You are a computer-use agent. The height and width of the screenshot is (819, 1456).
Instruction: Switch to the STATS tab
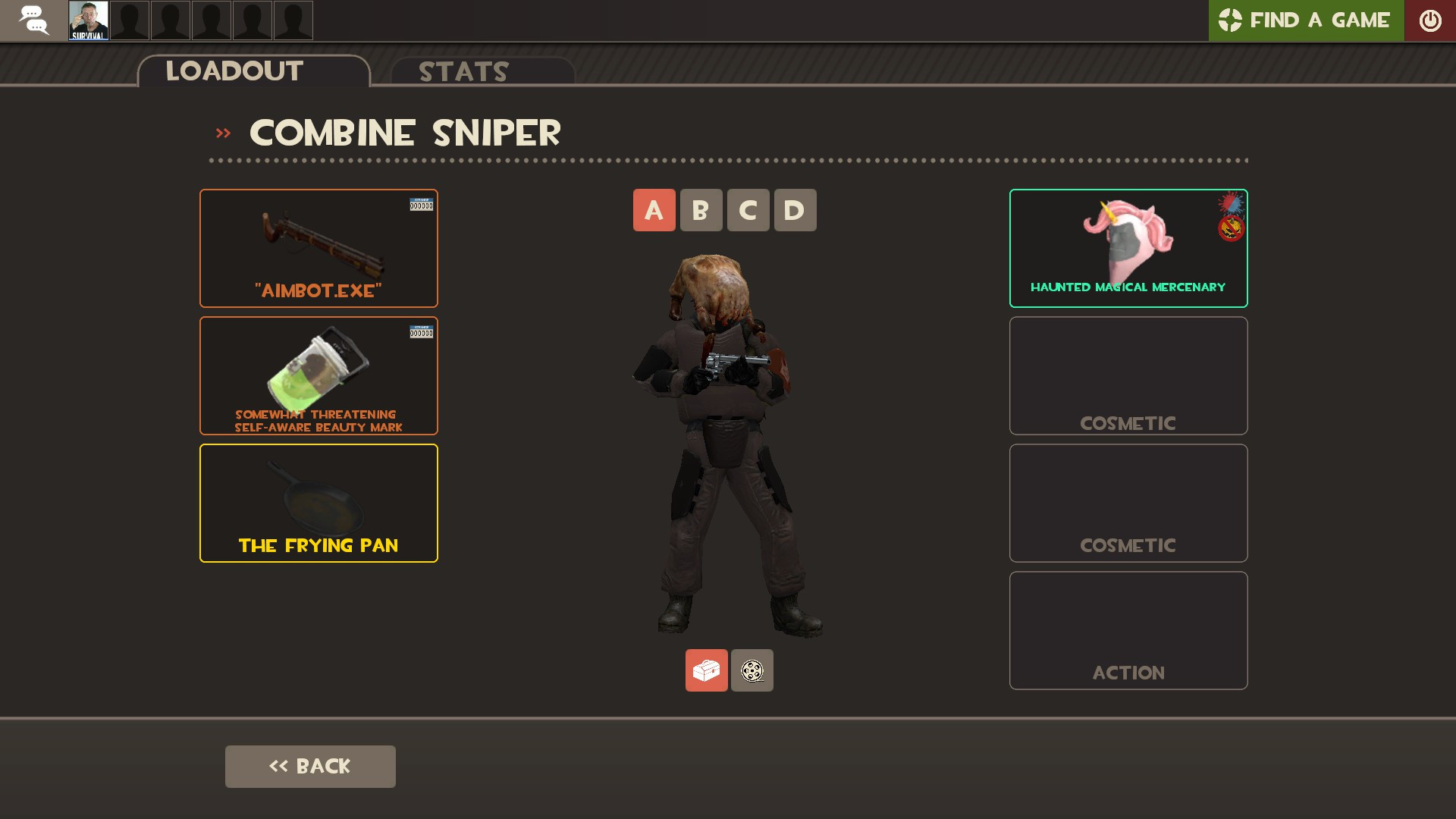(x=463, y=71)
